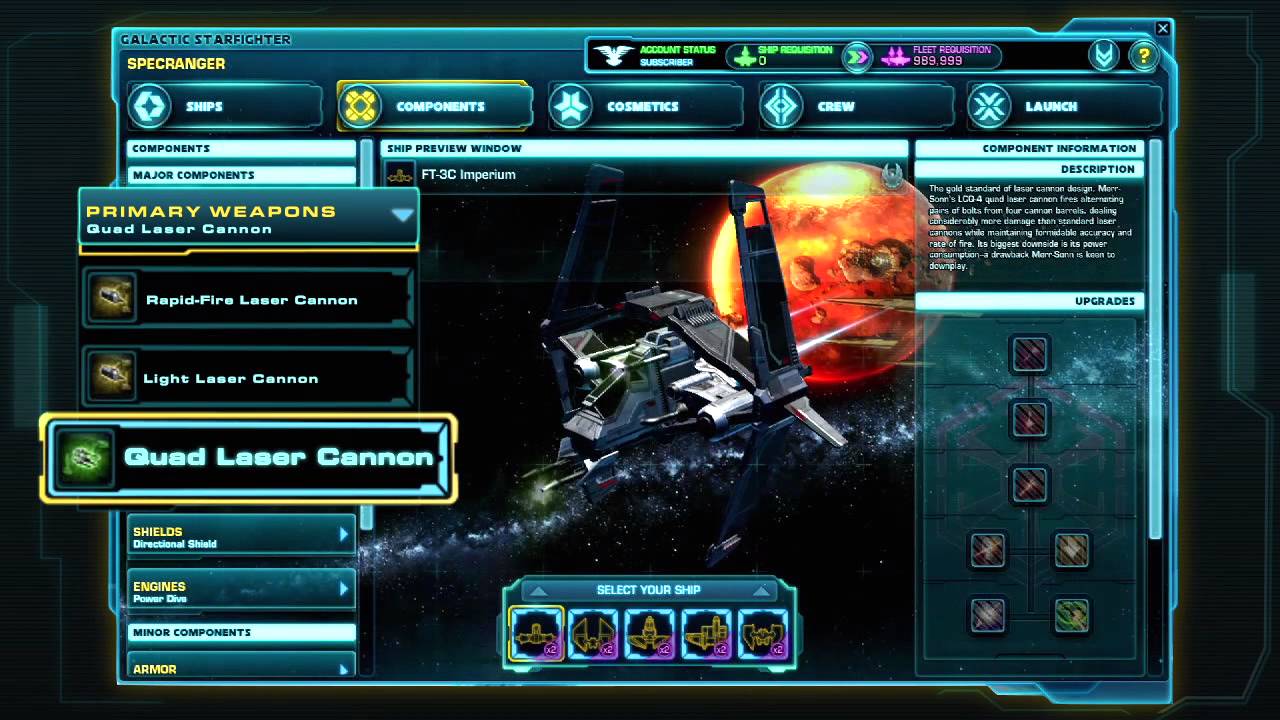Open the help question mark button
The width and height of the screenshot is (1280, 720).
1142,55
